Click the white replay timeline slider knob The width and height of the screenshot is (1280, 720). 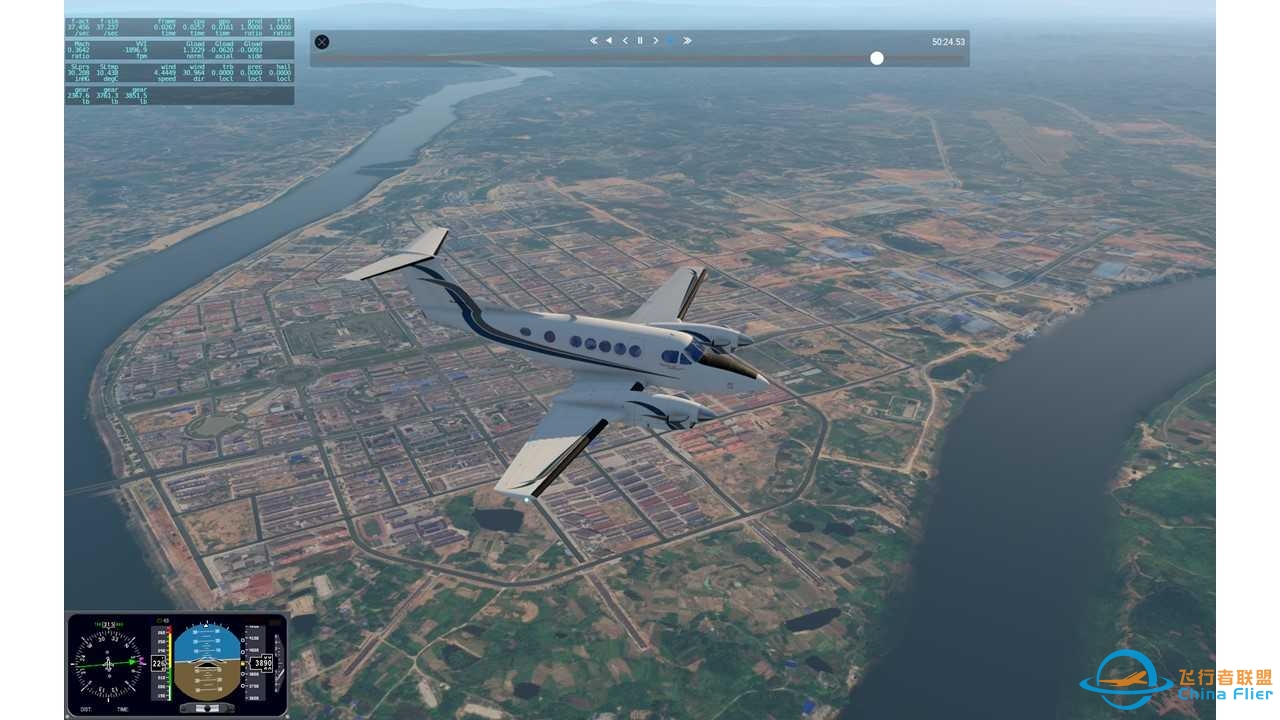pyautogui.click(x=877, y=58)
